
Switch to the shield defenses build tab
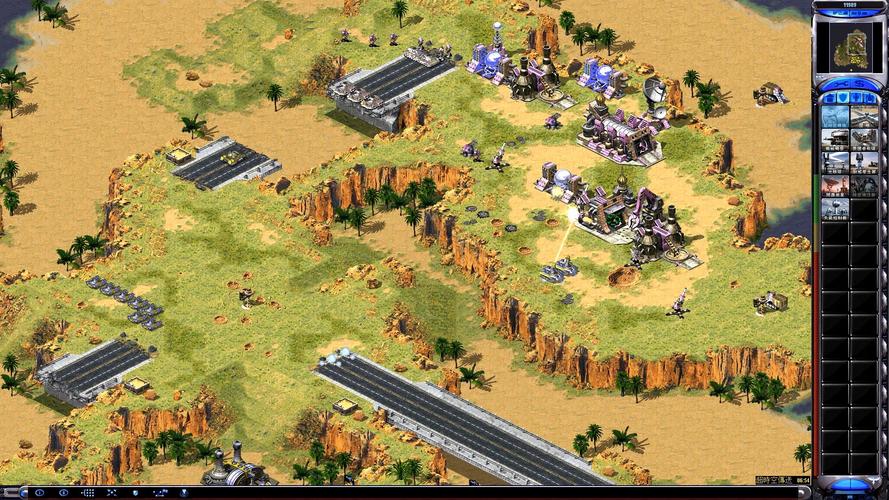point(843,99)
